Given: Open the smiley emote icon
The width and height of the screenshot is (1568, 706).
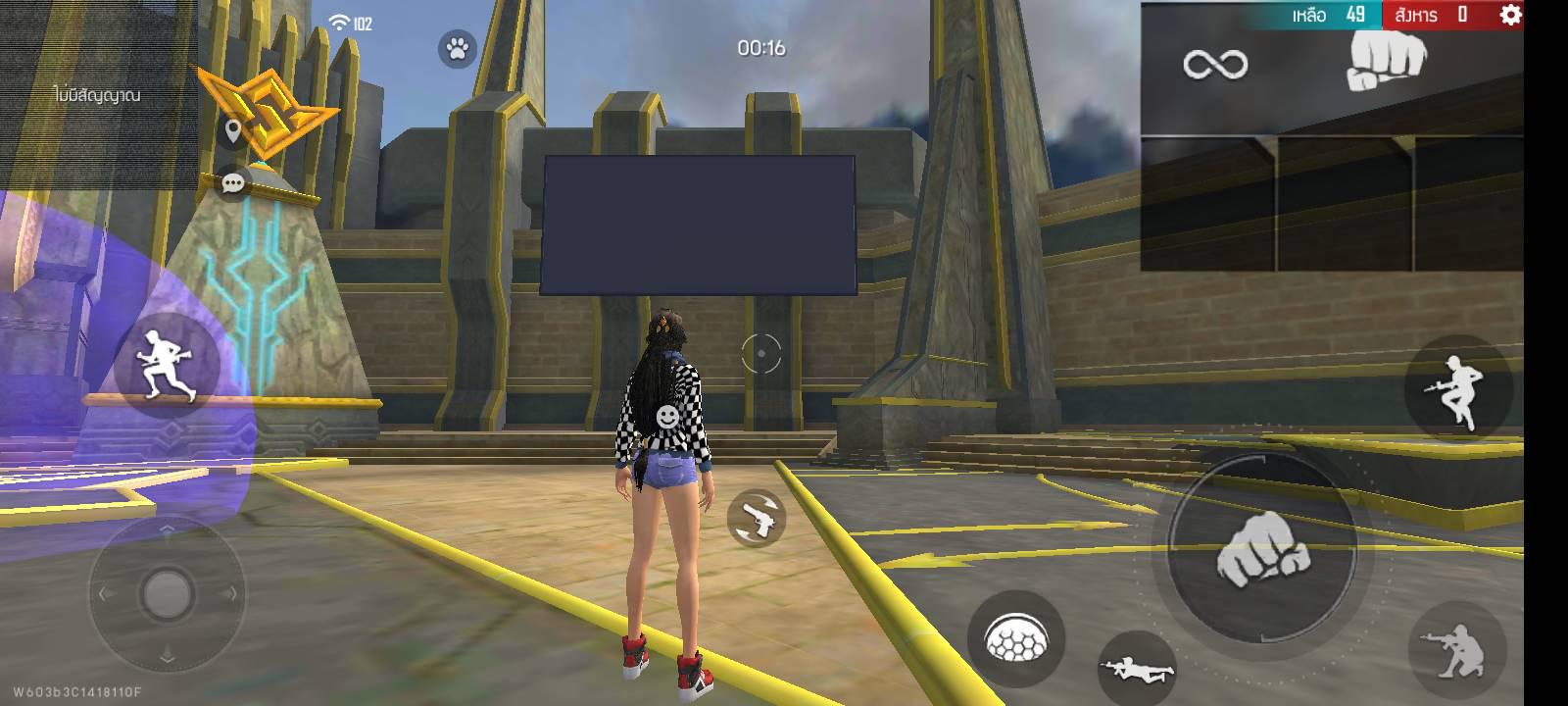Looking at the screenshot, I should click(x=667, y=417).
